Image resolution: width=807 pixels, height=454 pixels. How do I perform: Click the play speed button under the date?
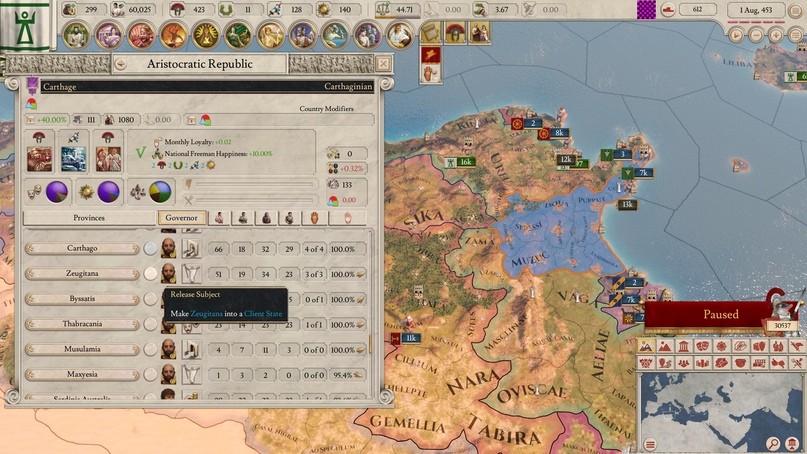point(737,34)
